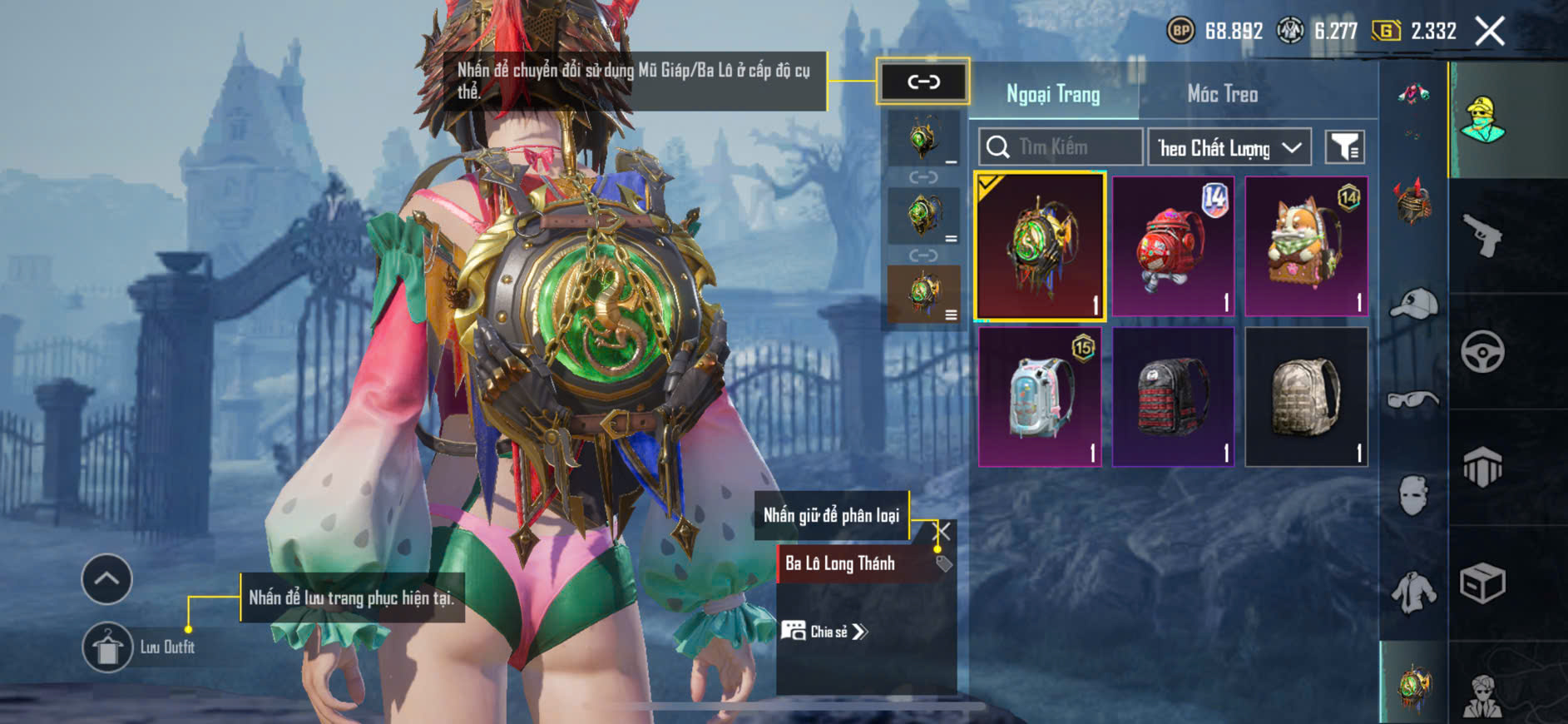Screen dimensions: 1568x724
Task: Switch to the Móc Treo tab
Action: coord(1221,94)
